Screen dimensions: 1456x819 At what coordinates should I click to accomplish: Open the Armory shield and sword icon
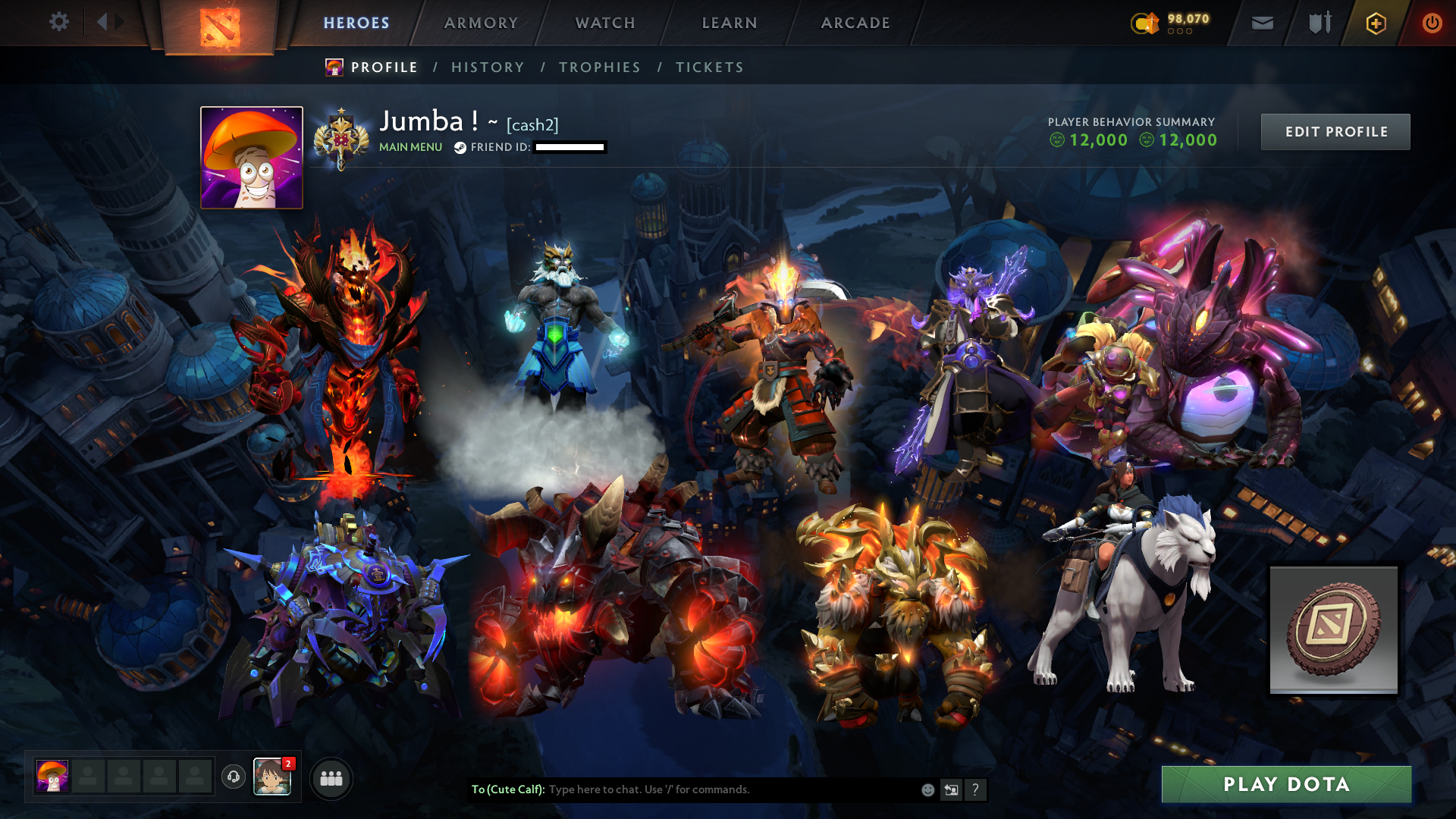1318,23
